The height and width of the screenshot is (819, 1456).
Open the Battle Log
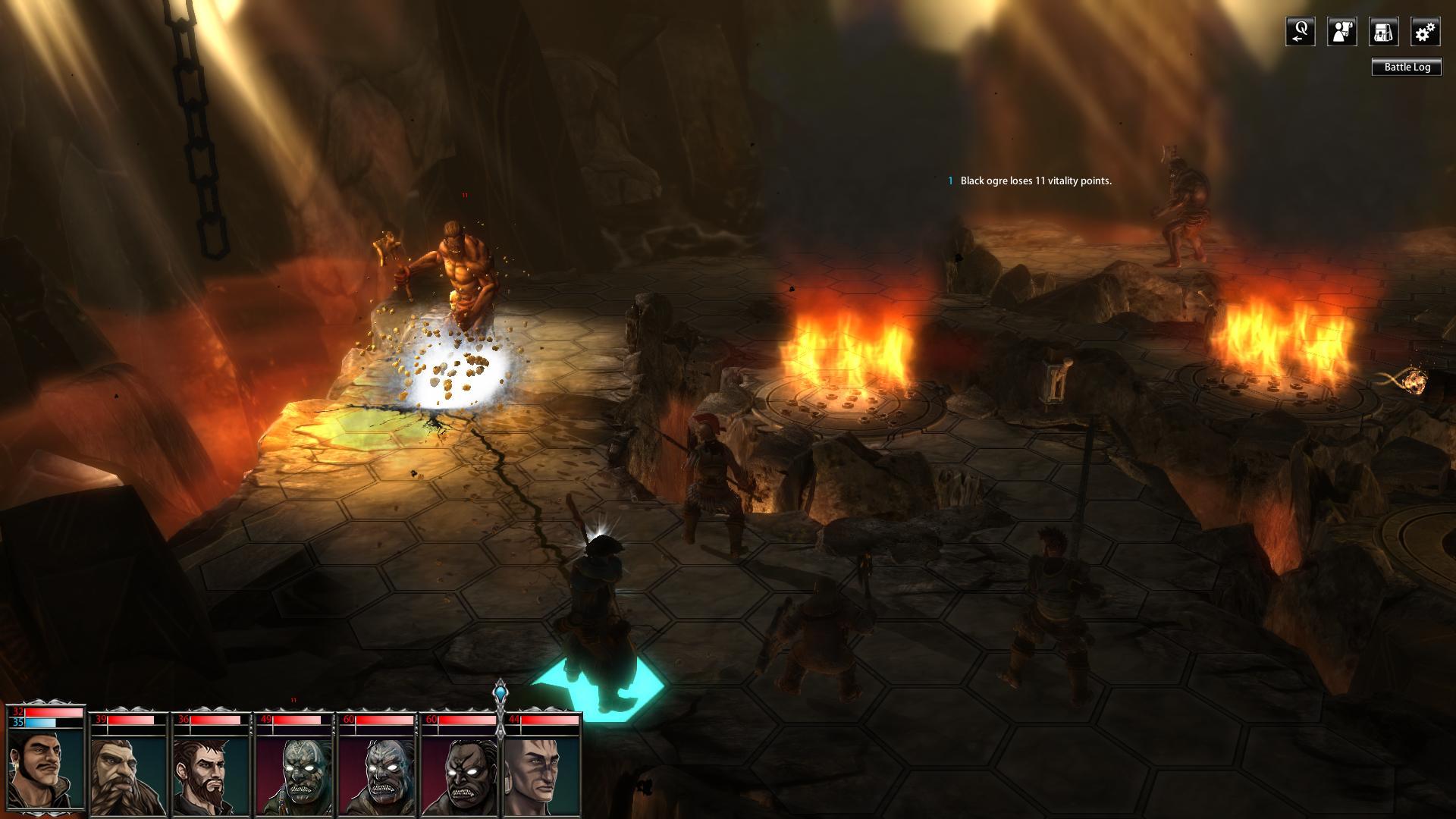tap(1407, 67)
